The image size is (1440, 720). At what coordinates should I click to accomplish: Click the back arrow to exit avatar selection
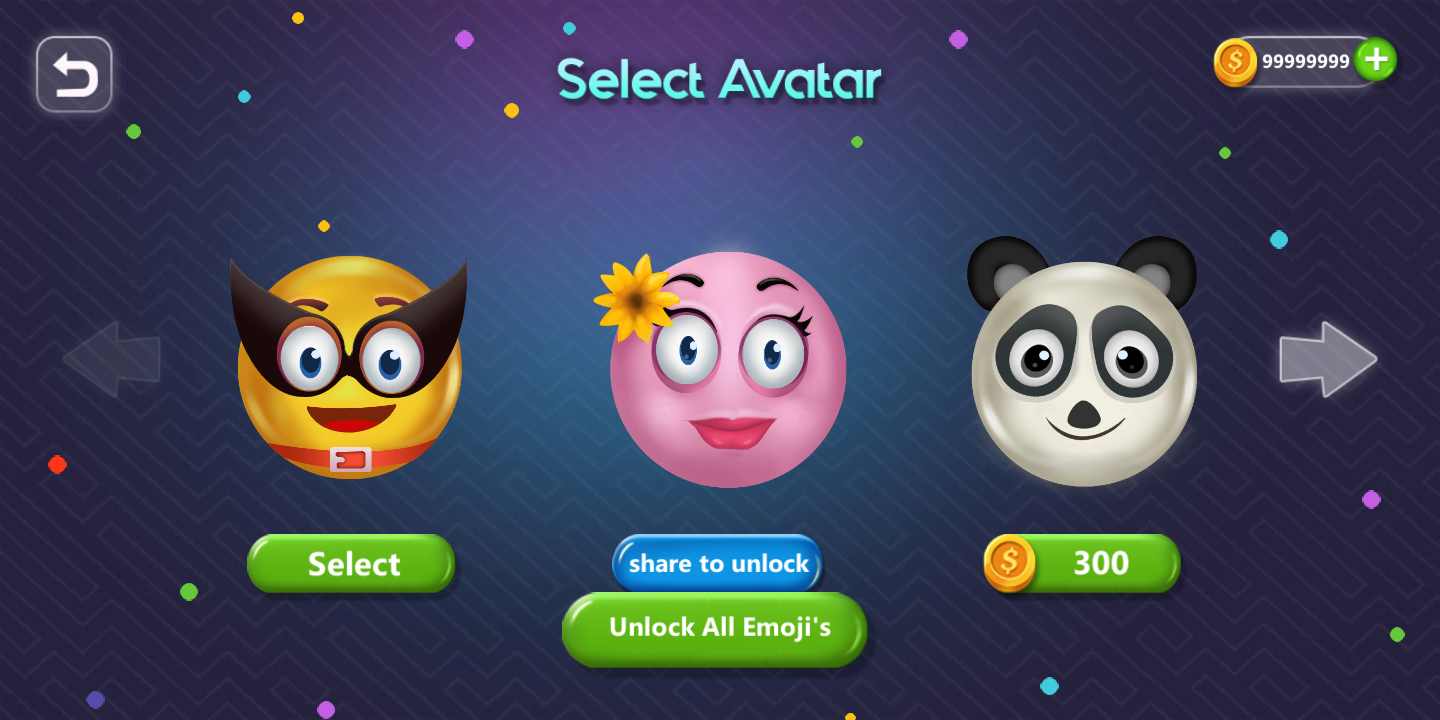click(x=74, y=73)
